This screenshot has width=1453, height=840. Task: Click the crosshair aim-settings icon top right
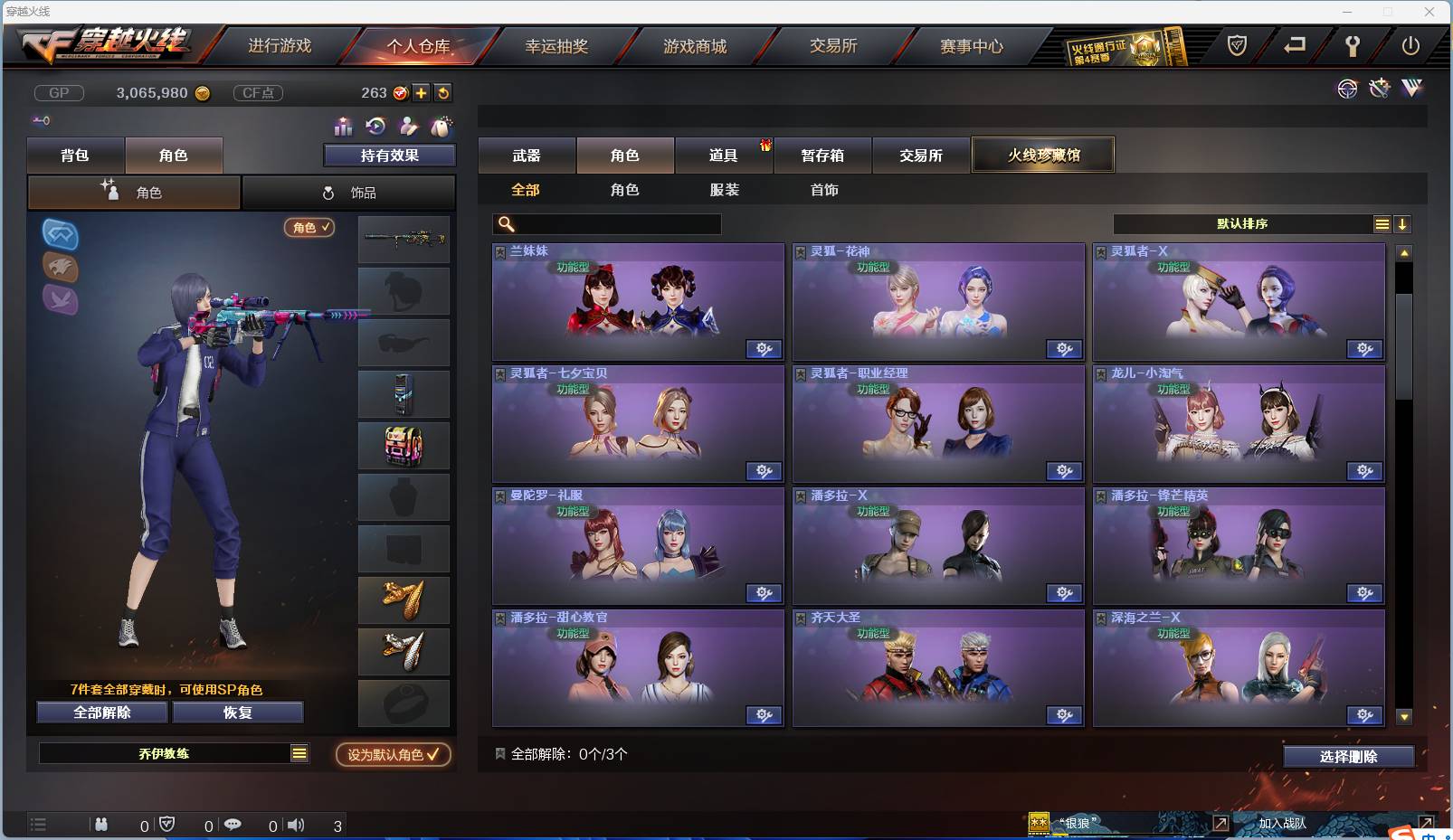(x=1347, y=88)
